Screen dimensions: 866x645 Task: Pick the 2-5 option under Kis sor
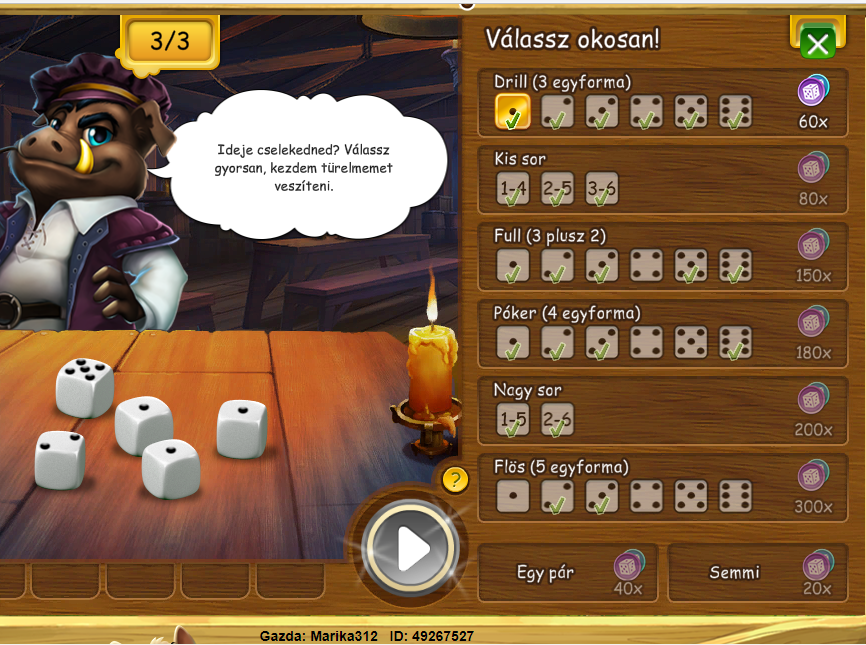pos(557,189)
